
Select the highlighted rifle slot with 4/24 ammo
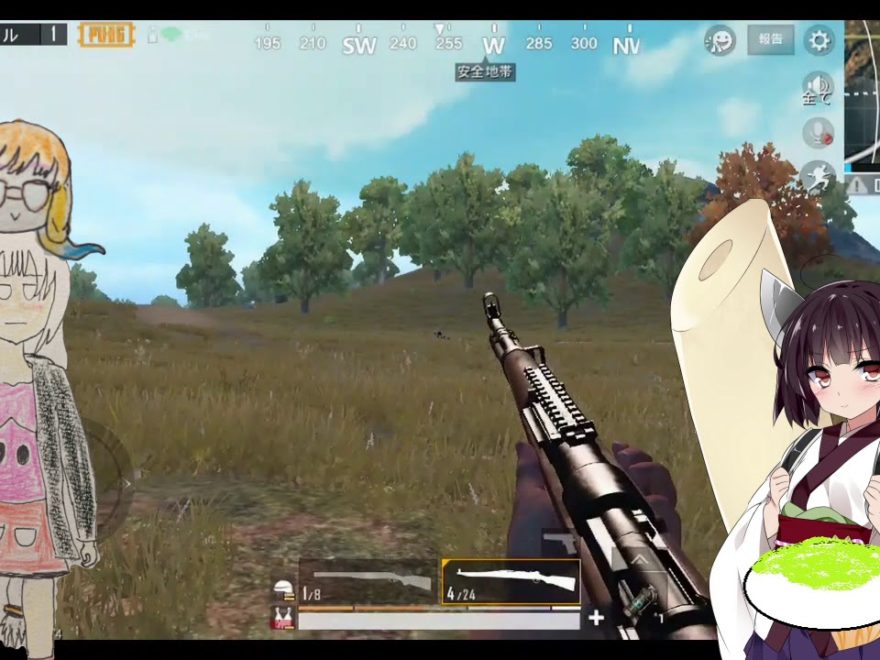pyautogui.click(x=511, y=581)
